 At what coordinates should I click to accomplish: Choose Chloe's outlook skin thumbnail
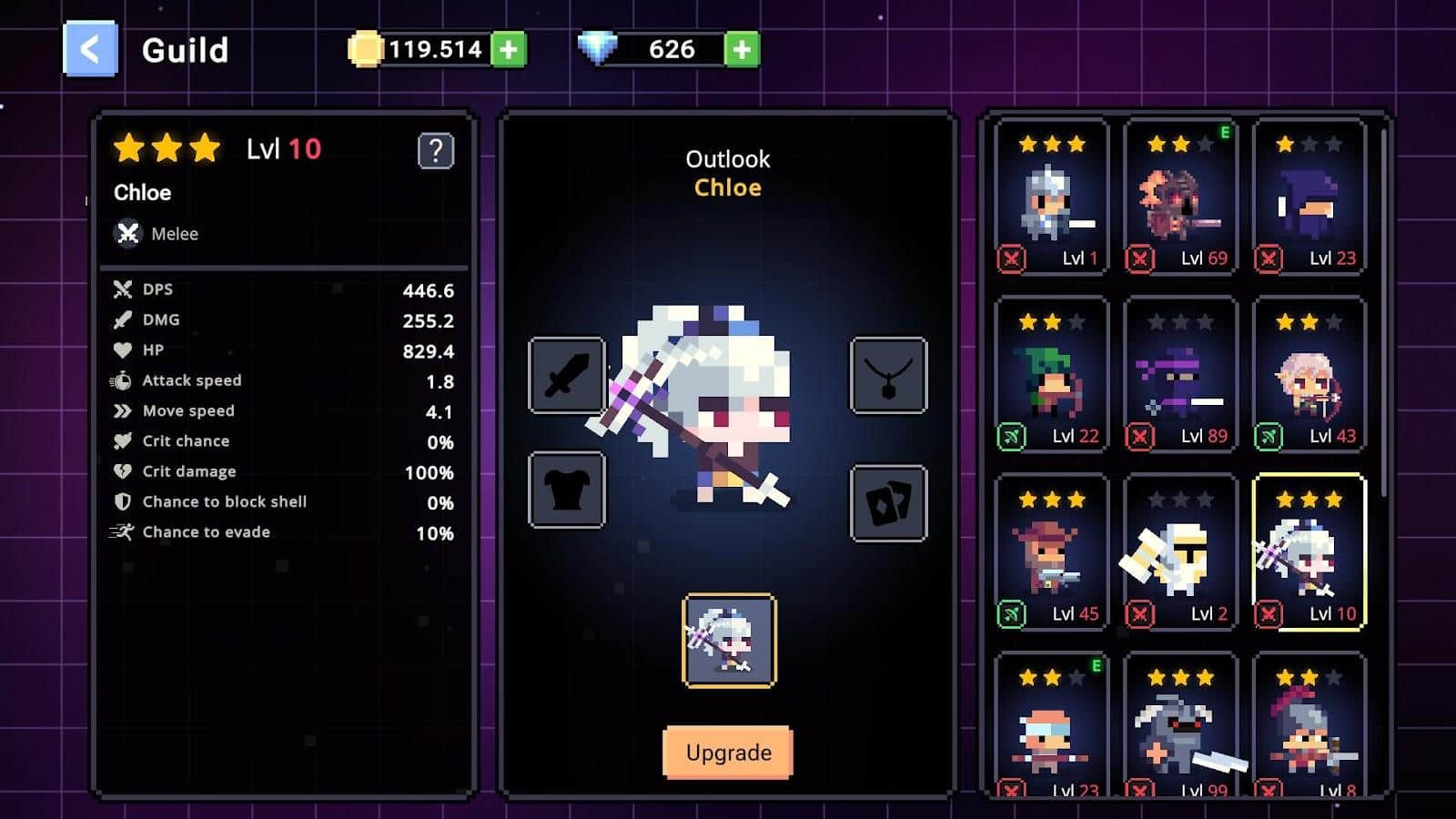pyautogui.click(x=729, y=640)
